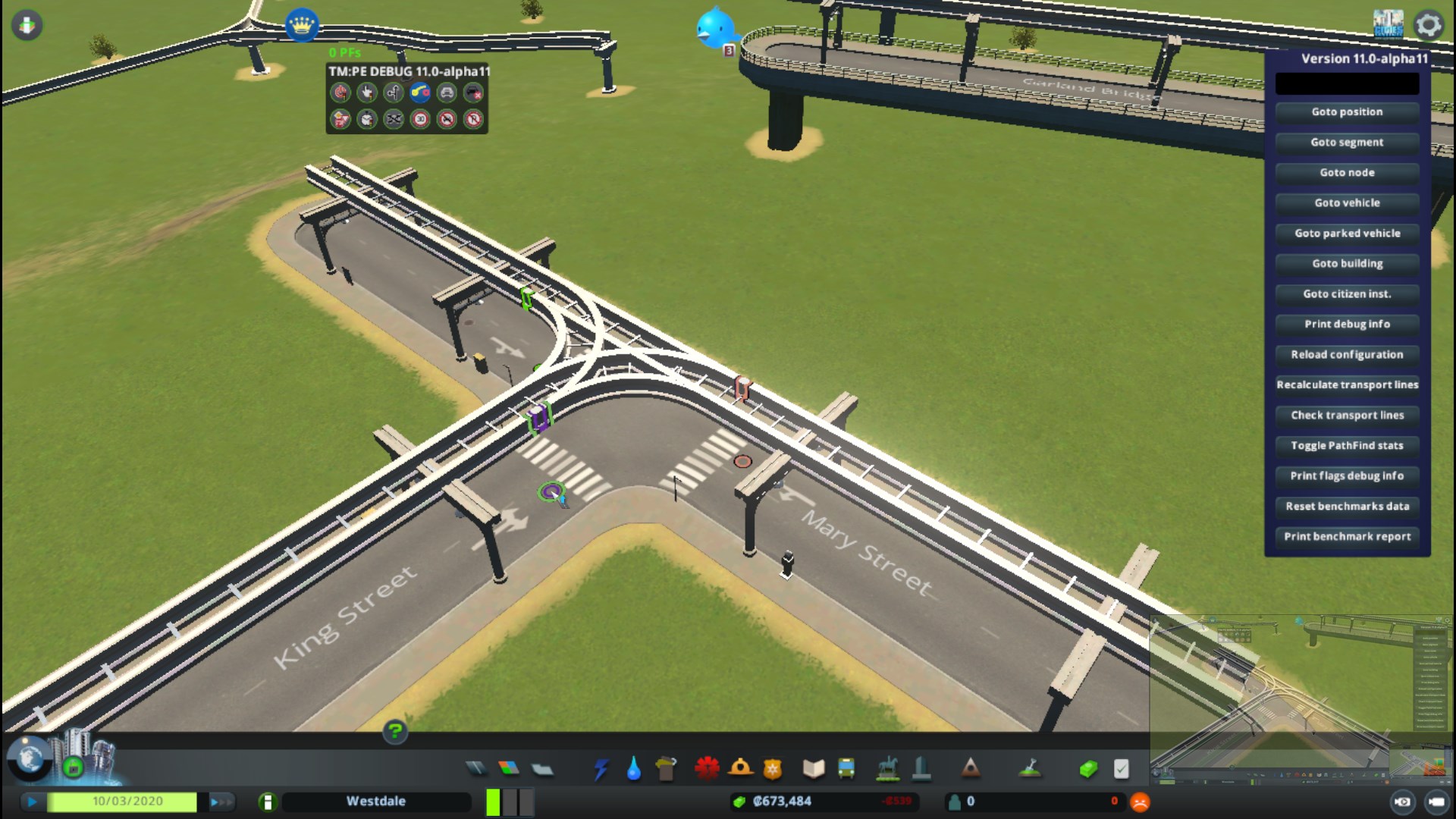Select the vehicle restrictions tool
Viewport: 1456px width, 819px height.
(x=447, y=119)
